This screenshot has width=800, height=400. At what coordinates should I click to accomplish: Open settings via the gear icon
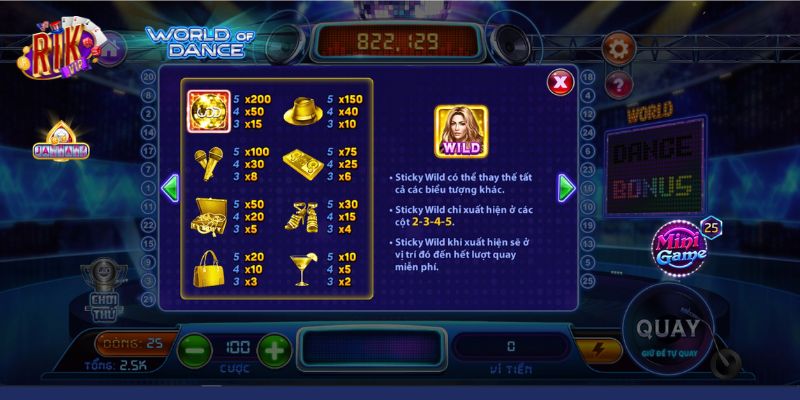(x=616, y=47)
